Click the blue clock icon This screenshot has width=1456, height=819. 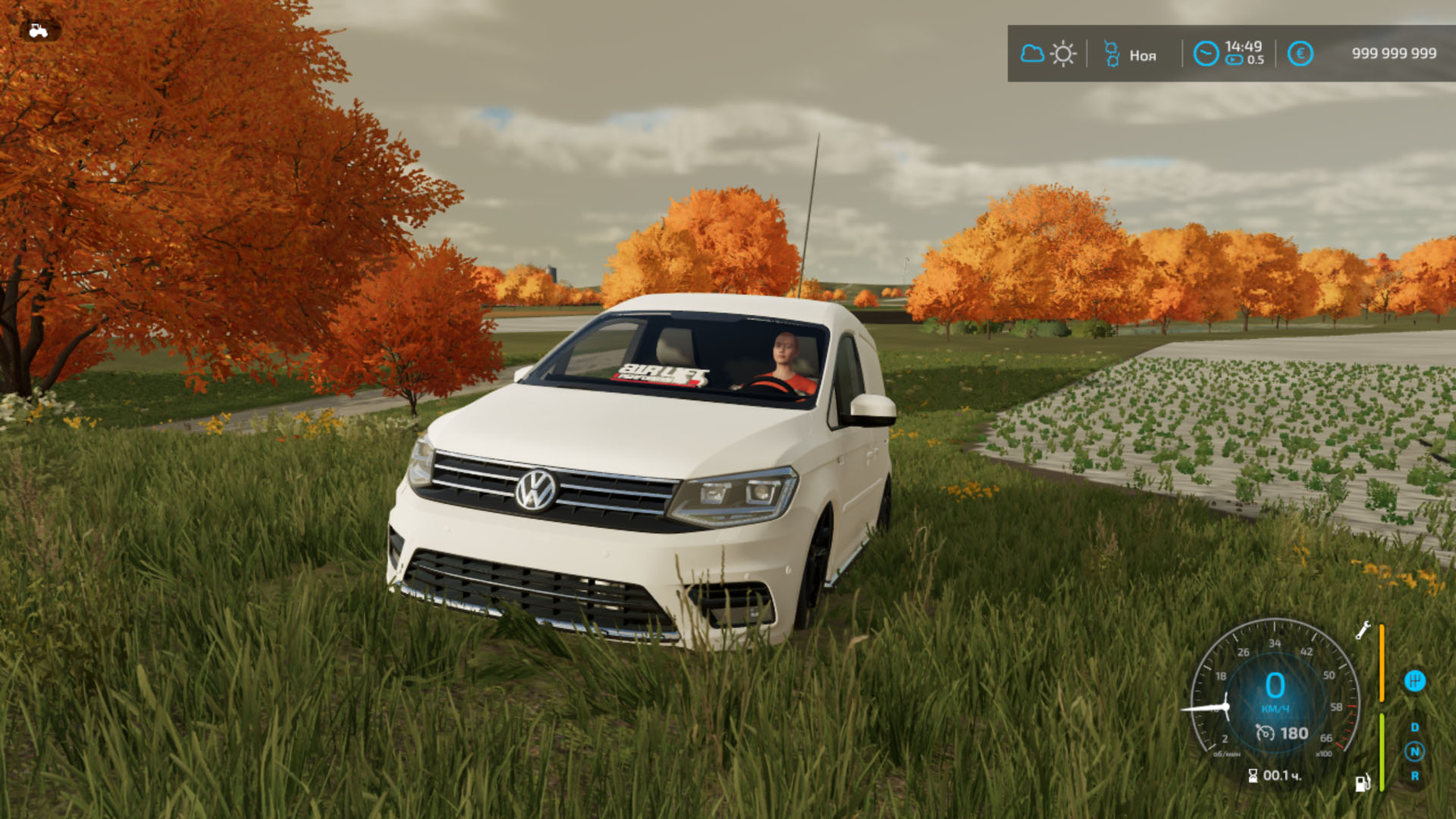(1205, 53)
